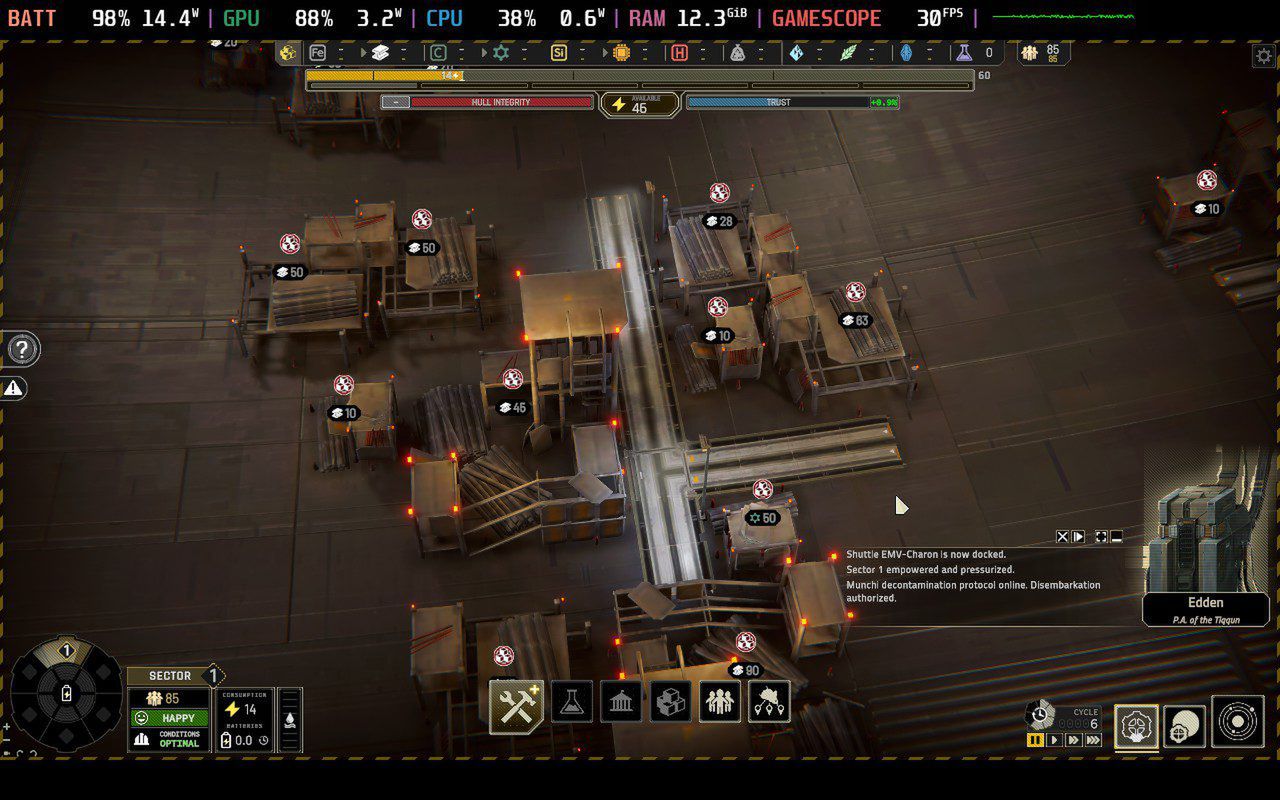1280x800 pixels.
Task: Open the solar system orbit view
Action: pos(1238,722)
